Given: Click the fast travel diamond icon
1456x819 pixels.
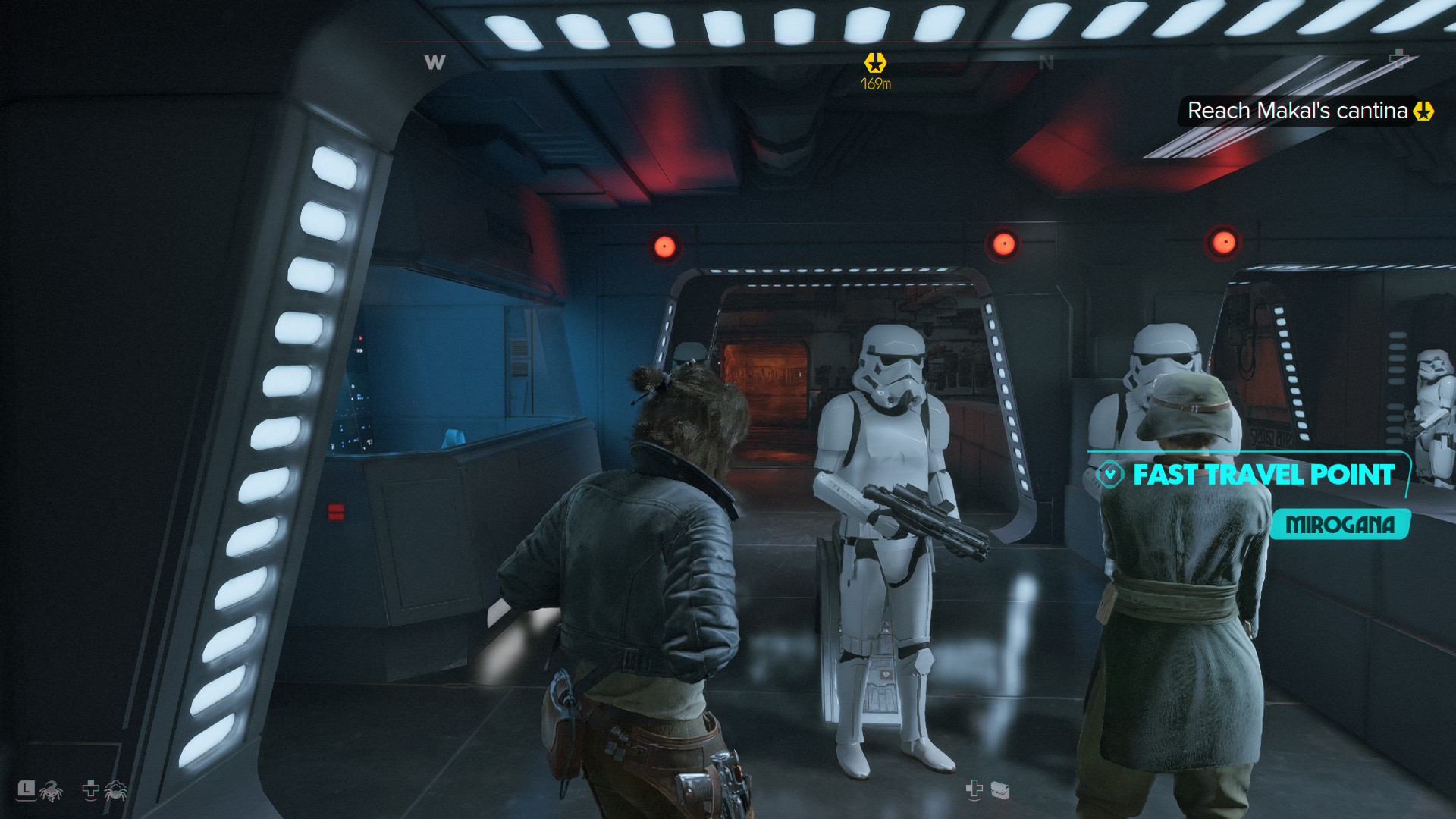Looking at the screenshot, I should 1109,475.
